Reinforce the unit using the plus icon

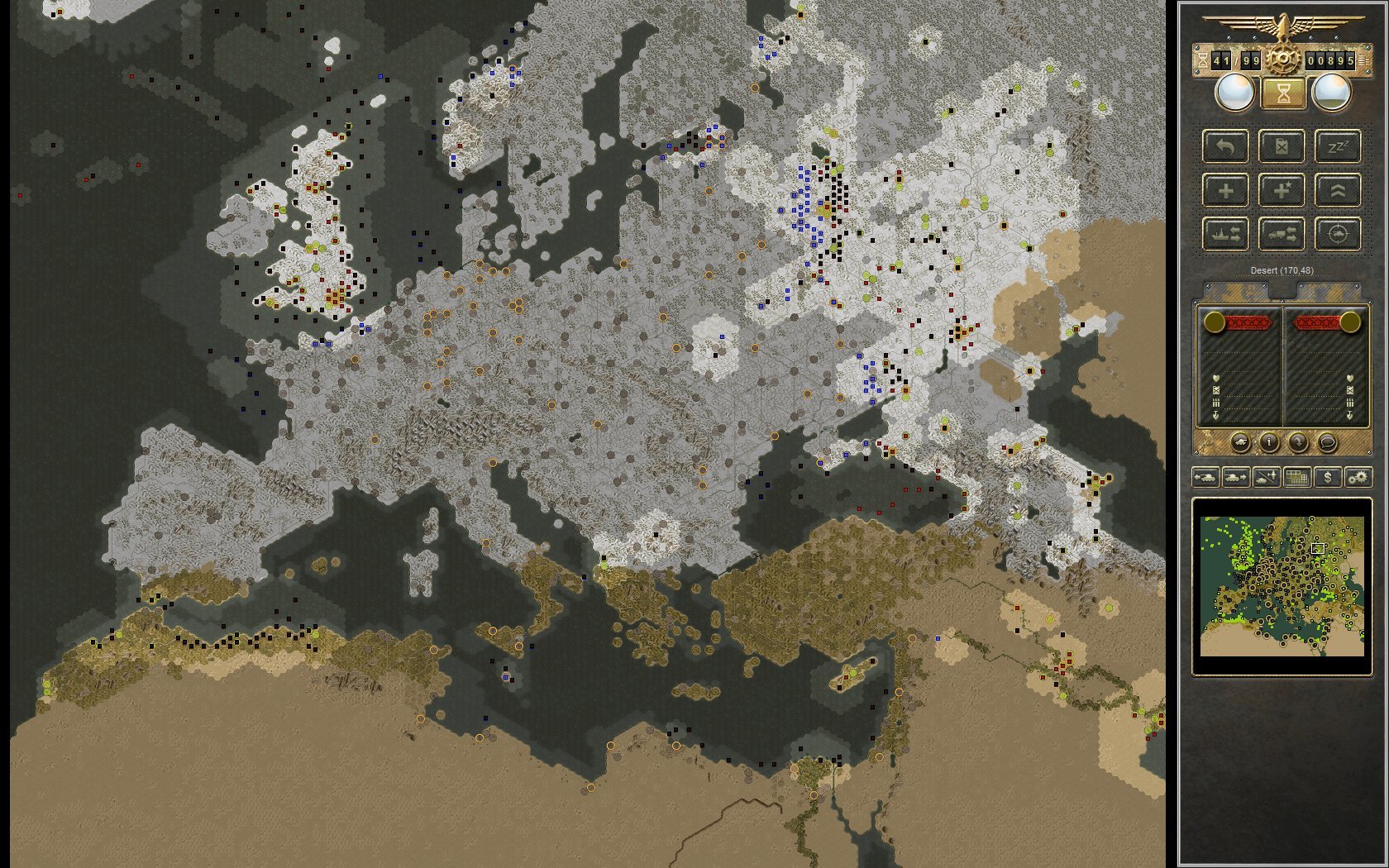click(x=1225, y=191)
